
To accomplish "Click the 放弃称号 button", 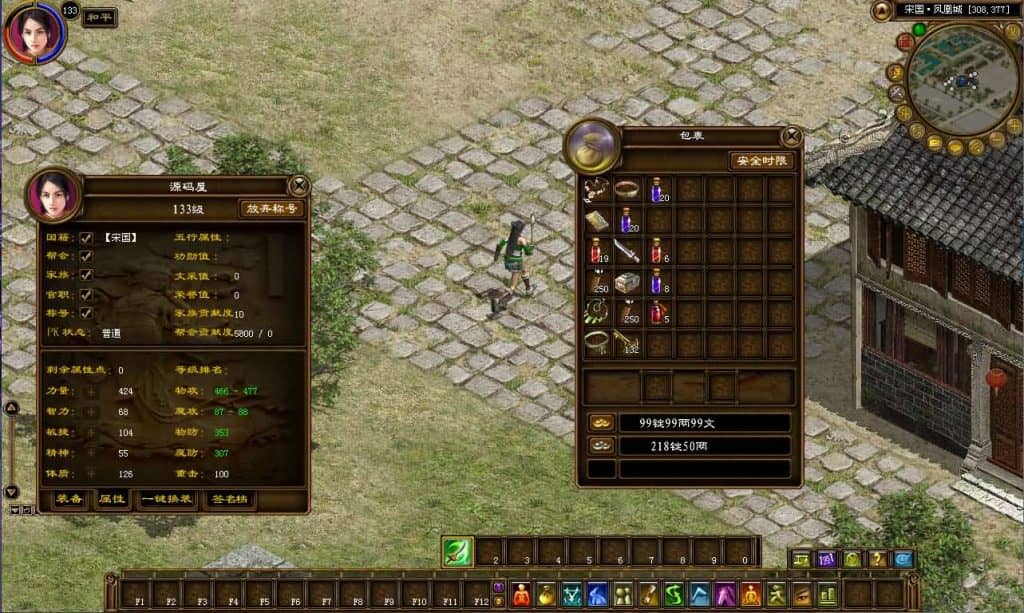I will 272,209.
